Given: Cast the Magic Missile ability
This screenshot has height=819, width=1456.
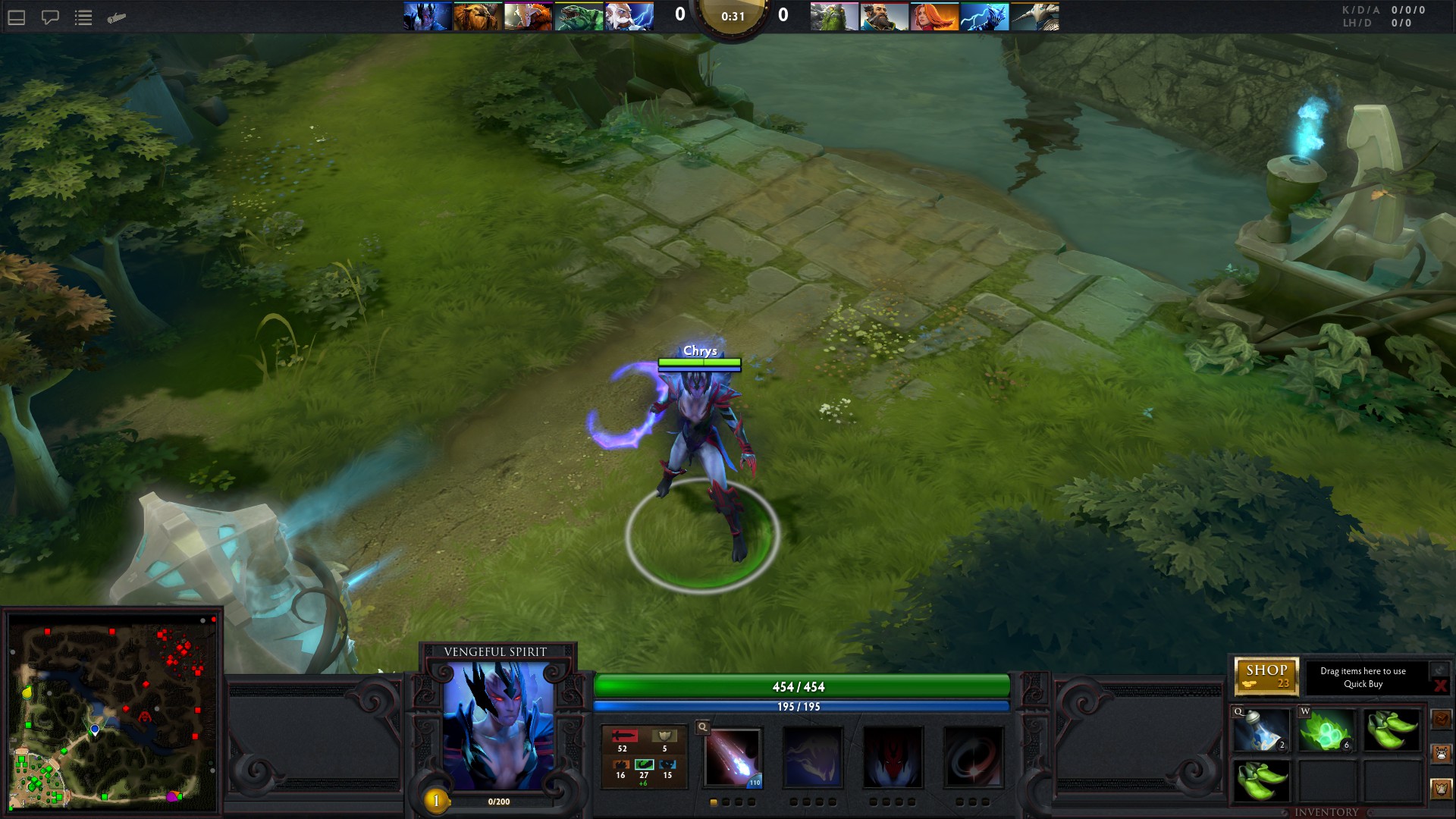Looking at the screenshot, I should (x=733, y=757).
